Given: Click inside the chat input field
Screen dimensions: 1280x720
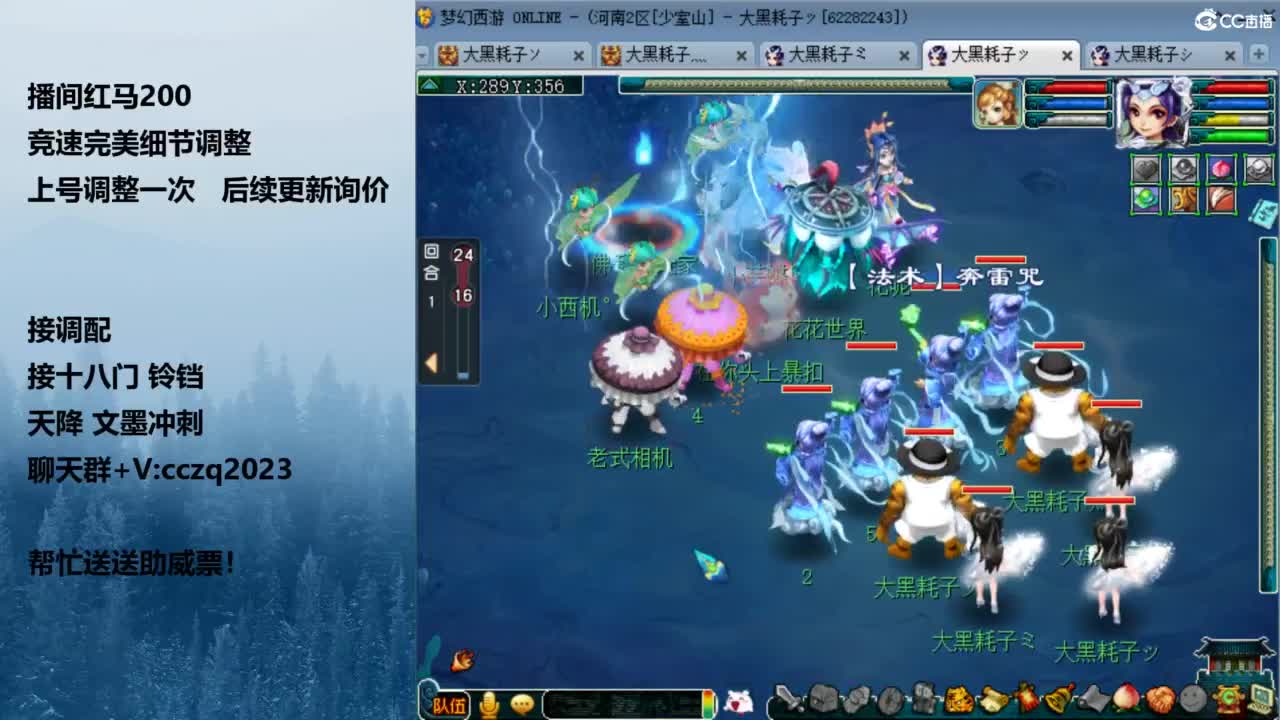Looking at the screenshot, I should pos(622,701).
